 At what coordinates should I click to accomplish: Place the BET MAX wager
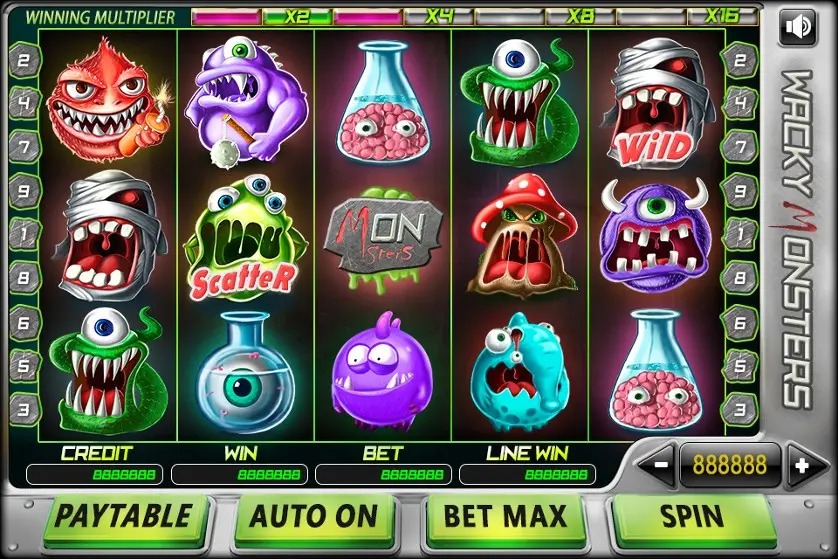506,518
